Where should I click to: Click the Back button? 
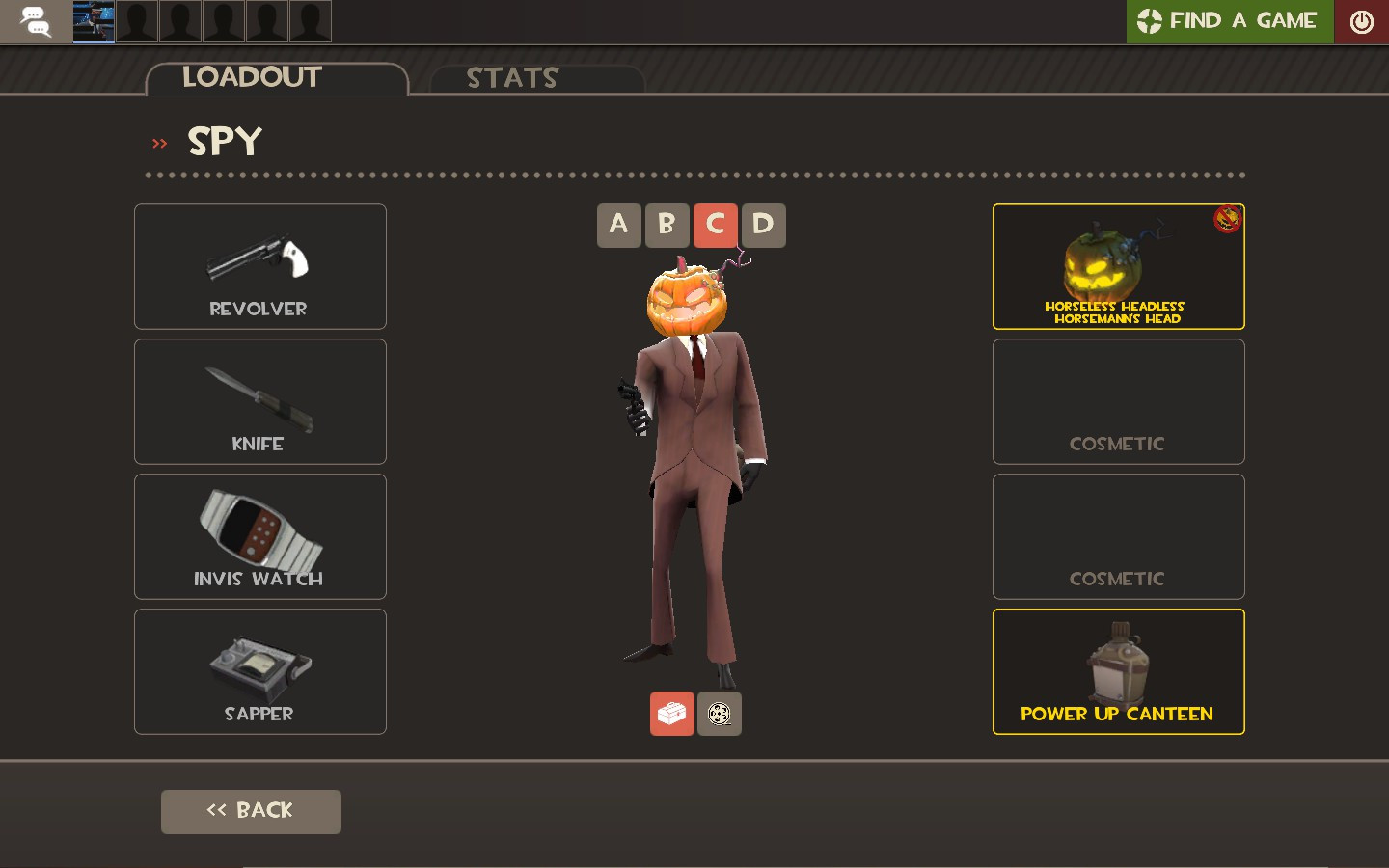click(251, 811)
